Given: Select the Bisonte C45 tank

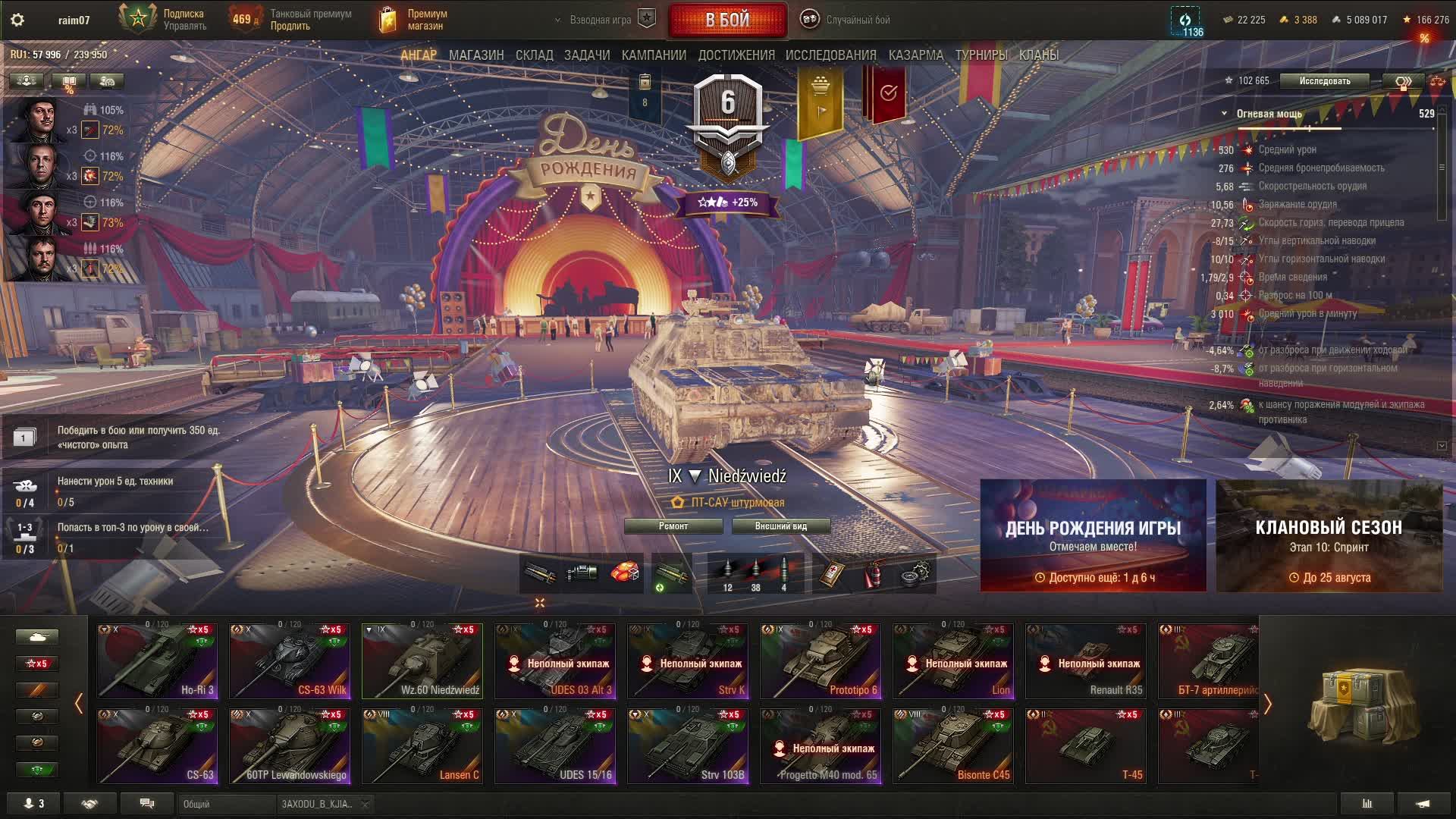Looking at the screenshot, I should 953,746.
